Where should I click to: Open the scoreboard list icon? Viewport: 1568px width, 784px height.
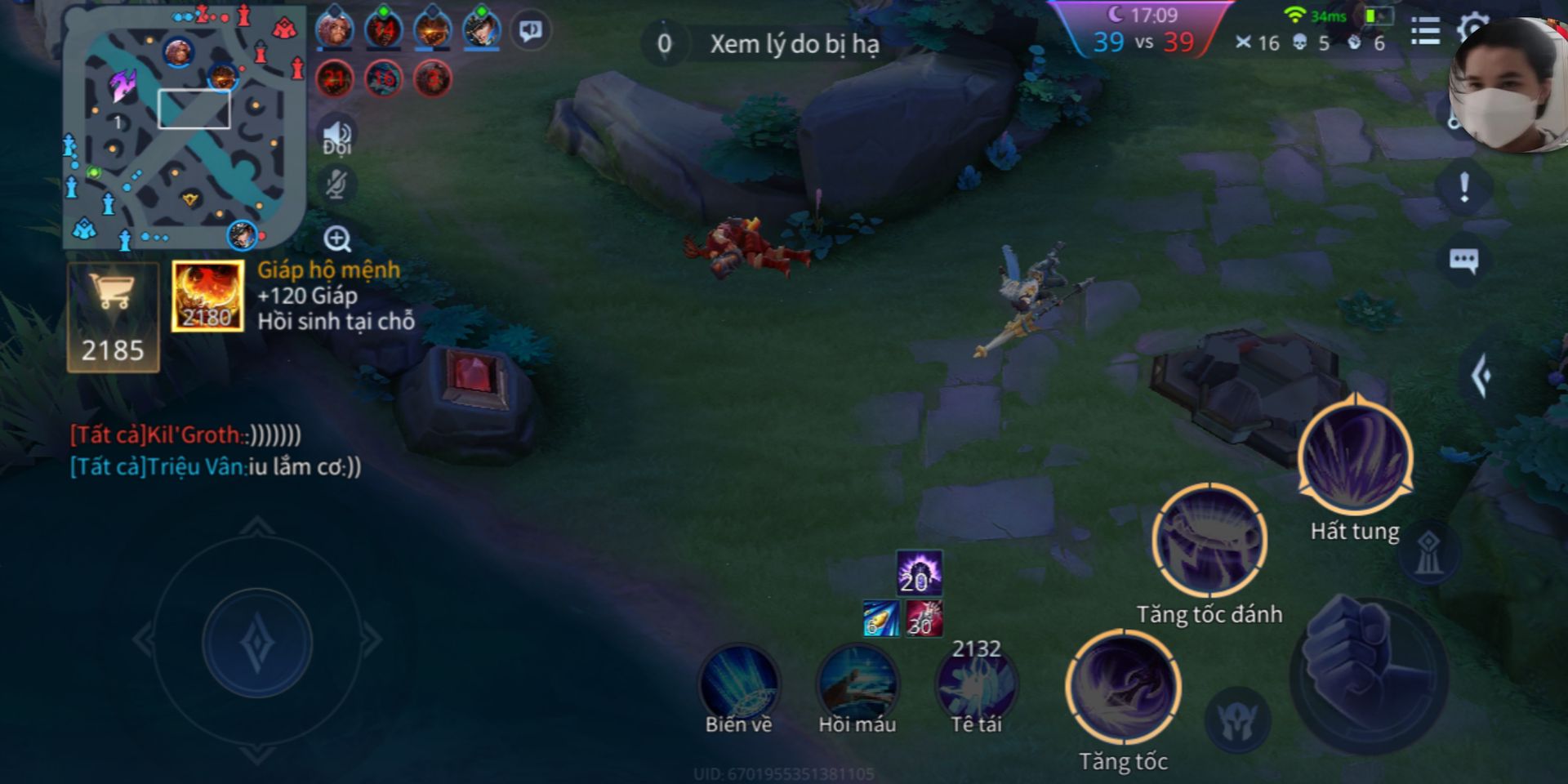[1425, 32]
